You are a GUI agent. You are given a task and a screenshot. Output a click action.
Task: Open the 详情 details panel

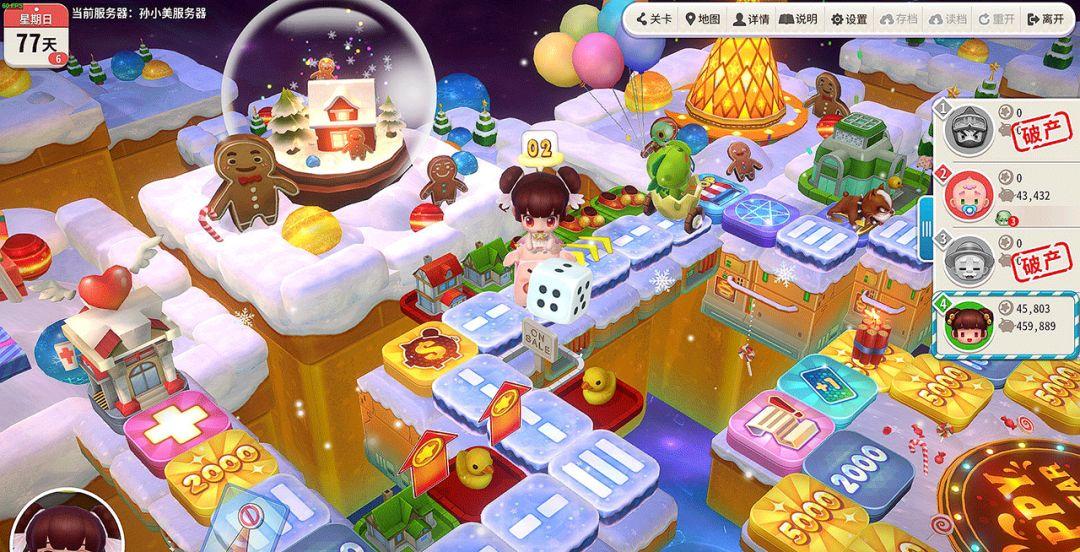click(751, 19)
